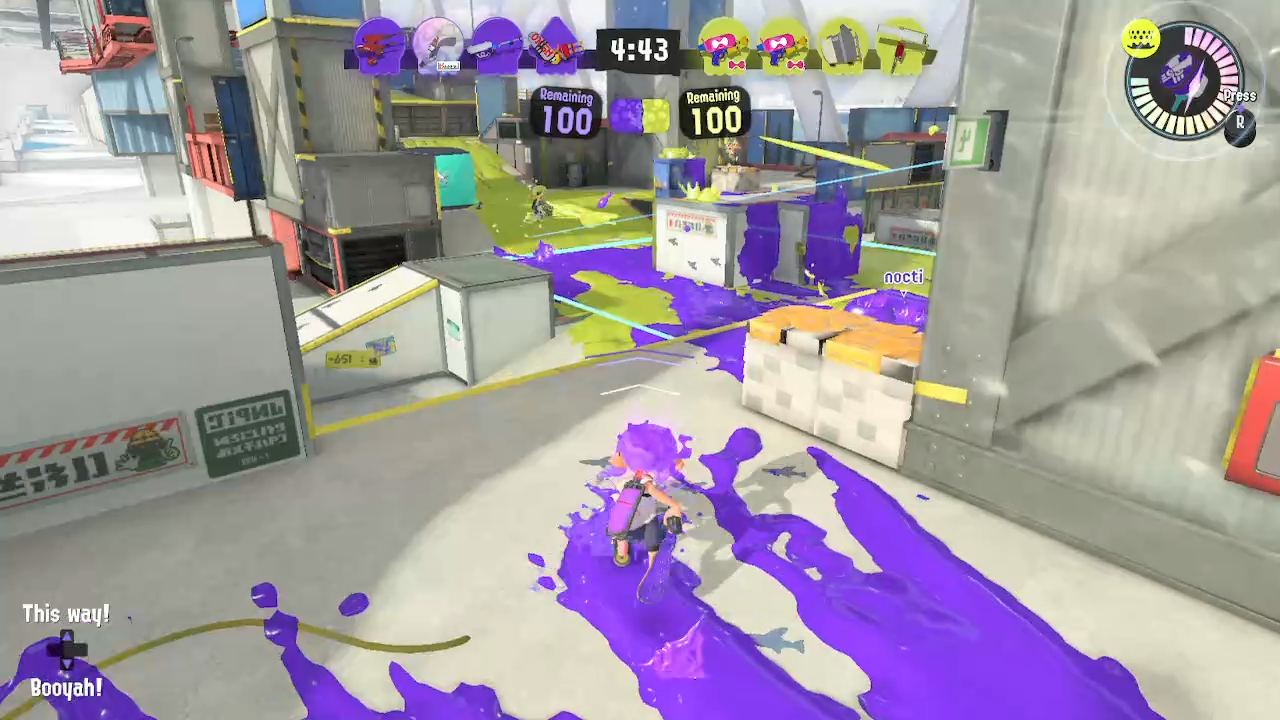Click the 4:43 match timer
The width and height of the screenshot is (1280, 720).
[640, 50]
